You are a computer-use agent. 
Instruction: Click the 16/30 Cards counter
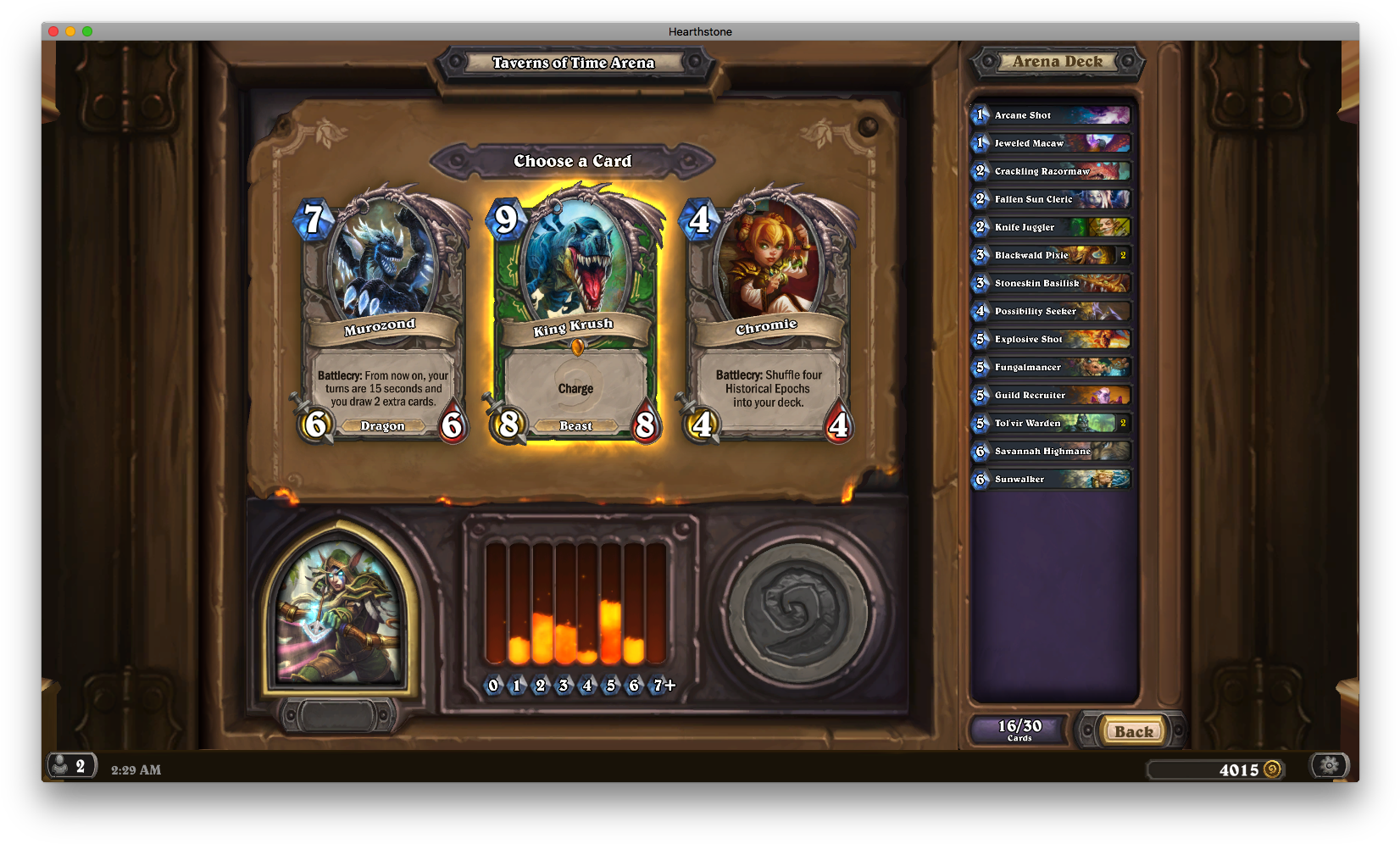1019,727
